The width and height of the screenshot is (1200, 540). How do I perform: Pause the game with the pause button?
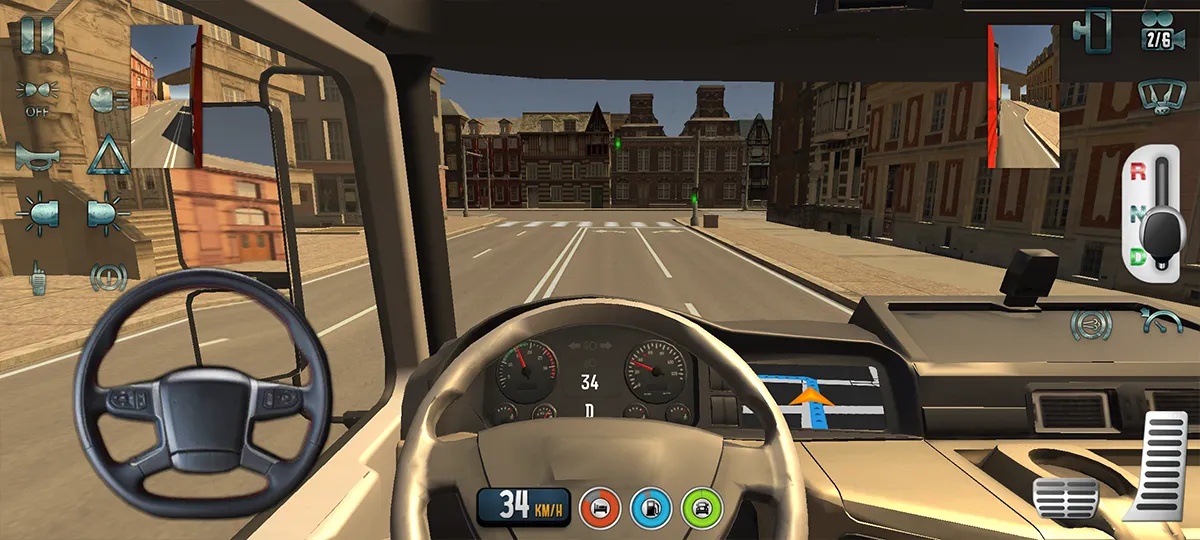[37, 36]
